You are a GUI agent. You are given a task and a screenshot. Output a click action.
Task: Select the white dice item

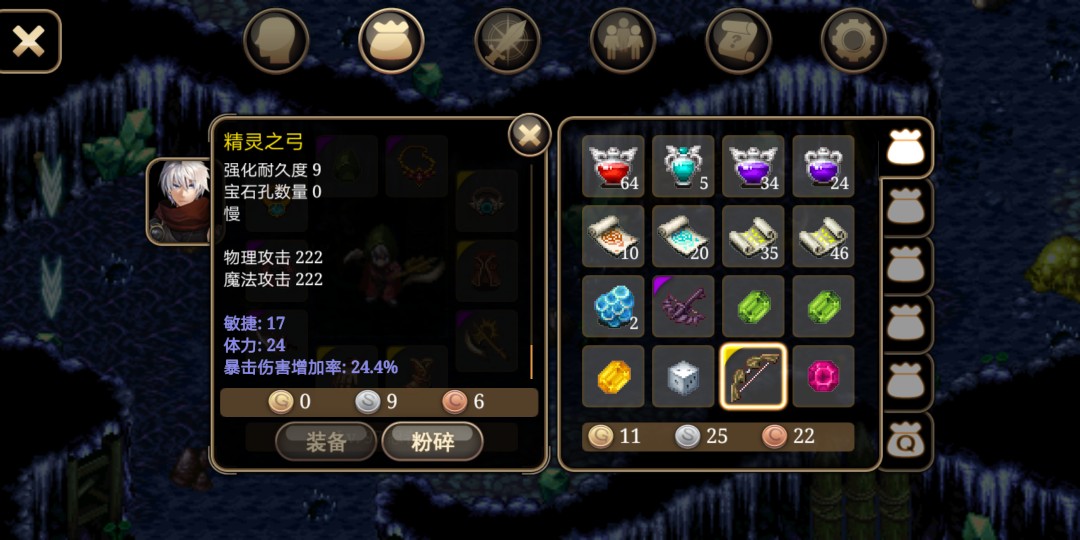point(683,376)
